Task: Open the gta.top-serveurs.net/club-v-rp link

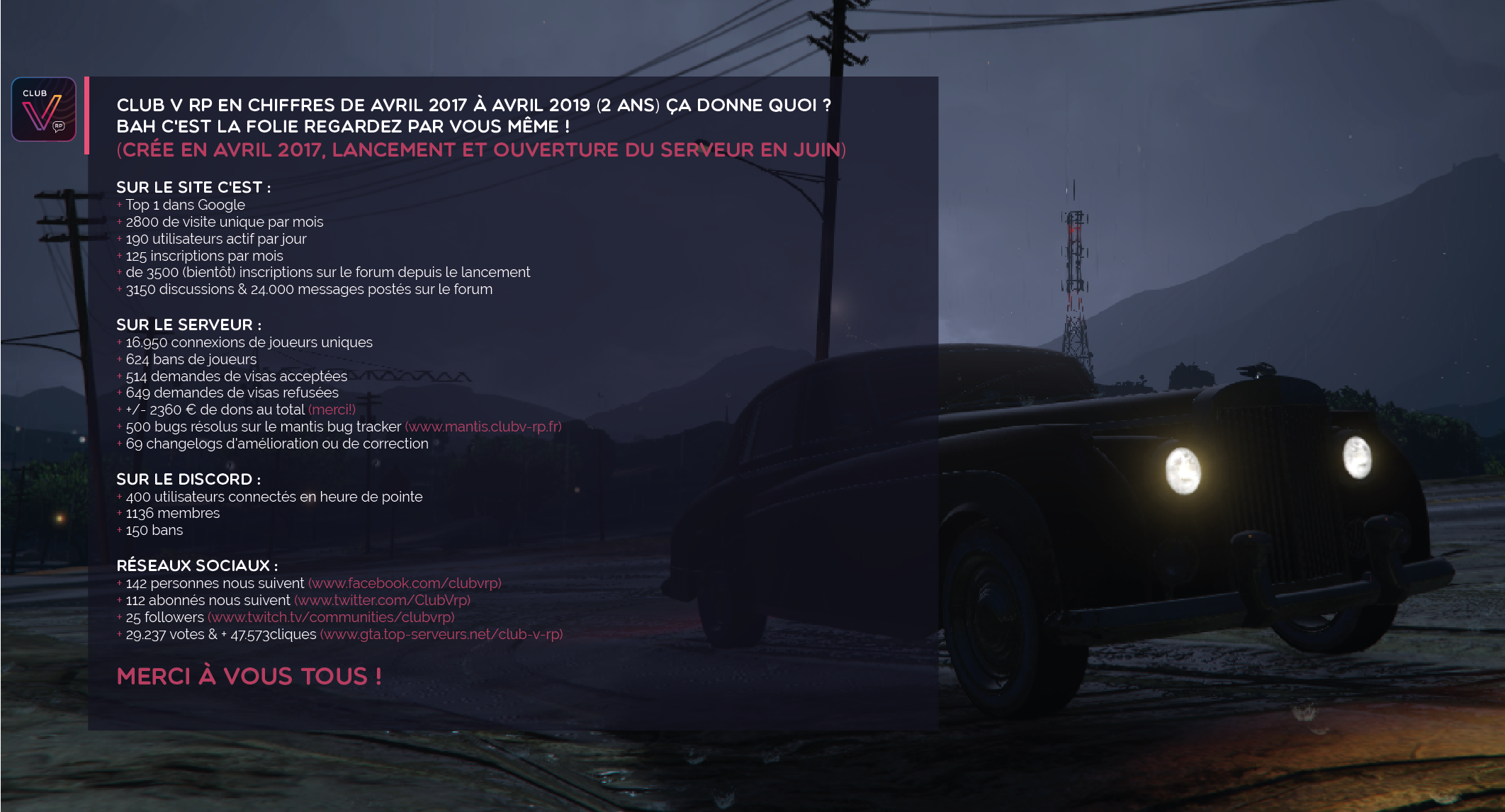Action: tap(441, 634)
